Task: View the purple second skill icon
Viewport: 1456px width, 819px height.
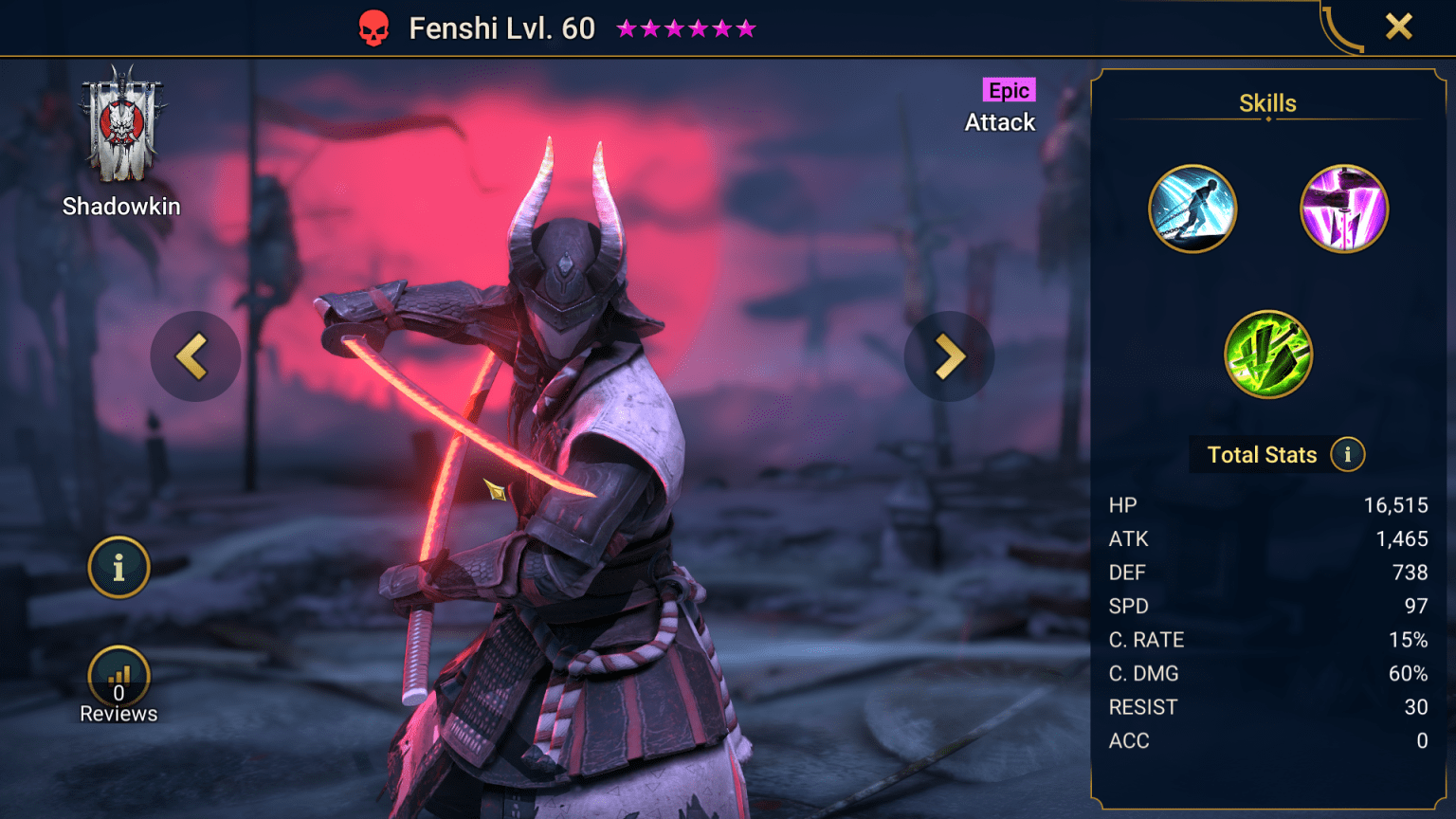Action: (x=1343, y=208)
